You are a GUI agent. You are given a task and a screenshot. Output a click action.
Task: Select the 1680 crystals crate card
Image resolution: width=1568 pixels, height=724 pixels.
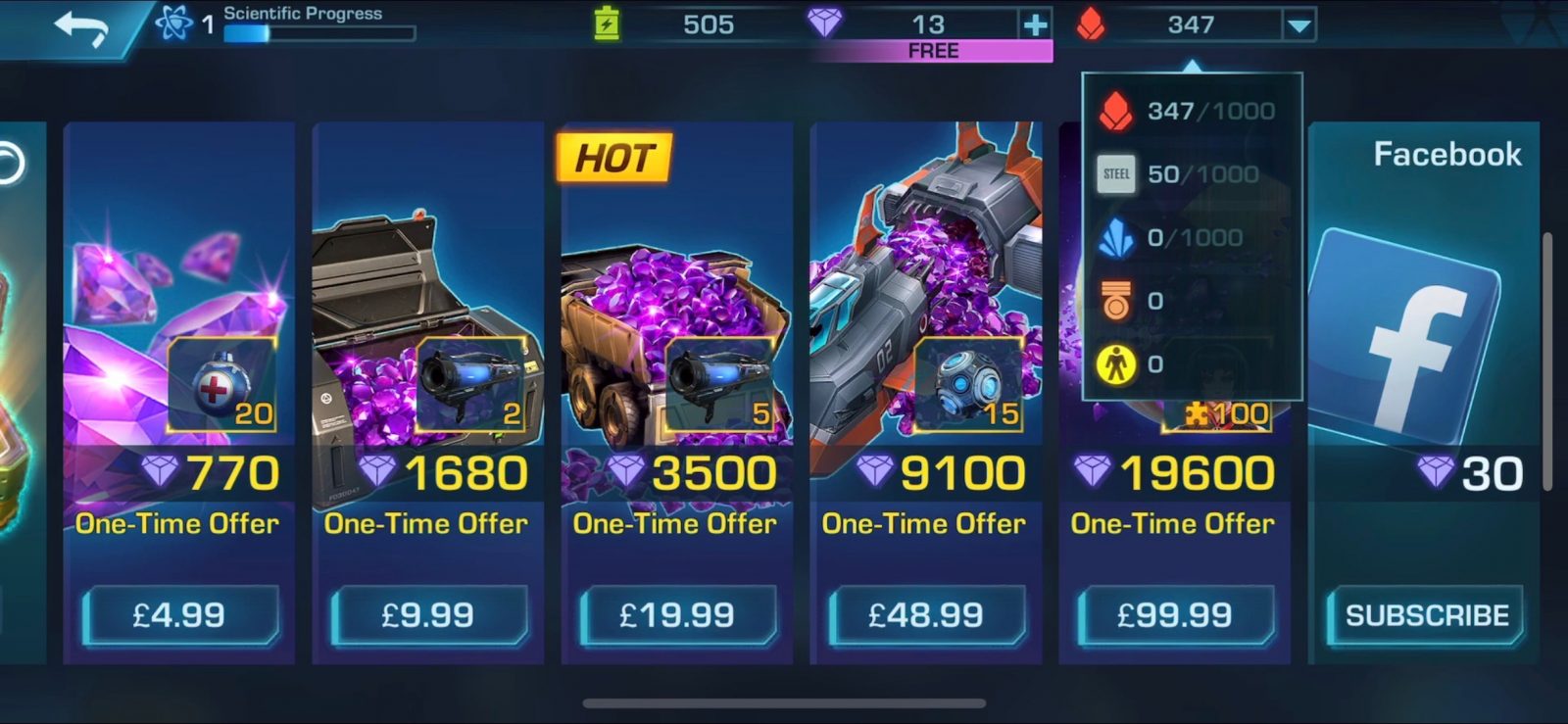(x=428, y=294)
